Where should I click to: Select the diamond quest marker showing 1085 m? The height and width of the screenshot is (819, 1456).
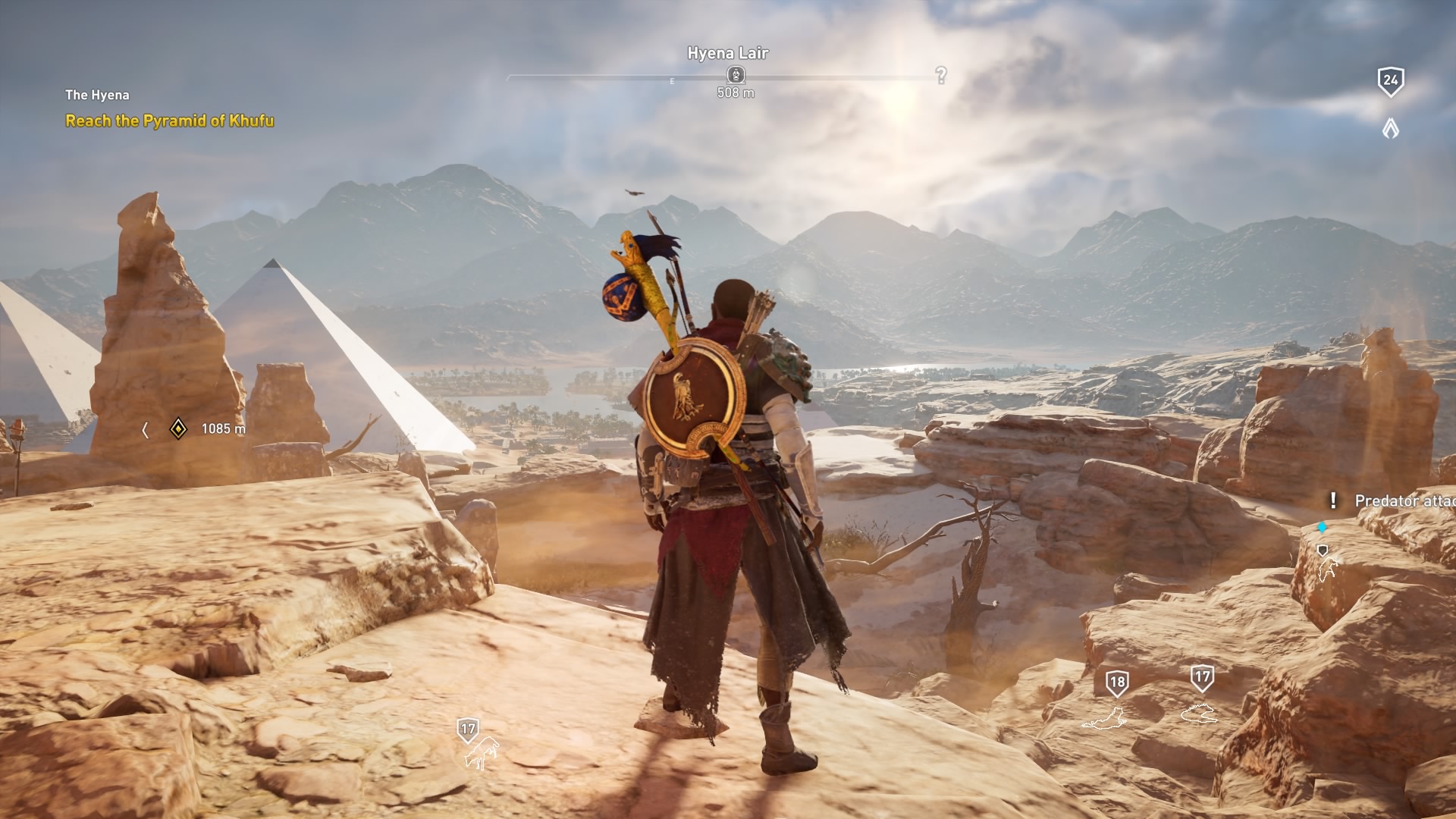(177, 429)
